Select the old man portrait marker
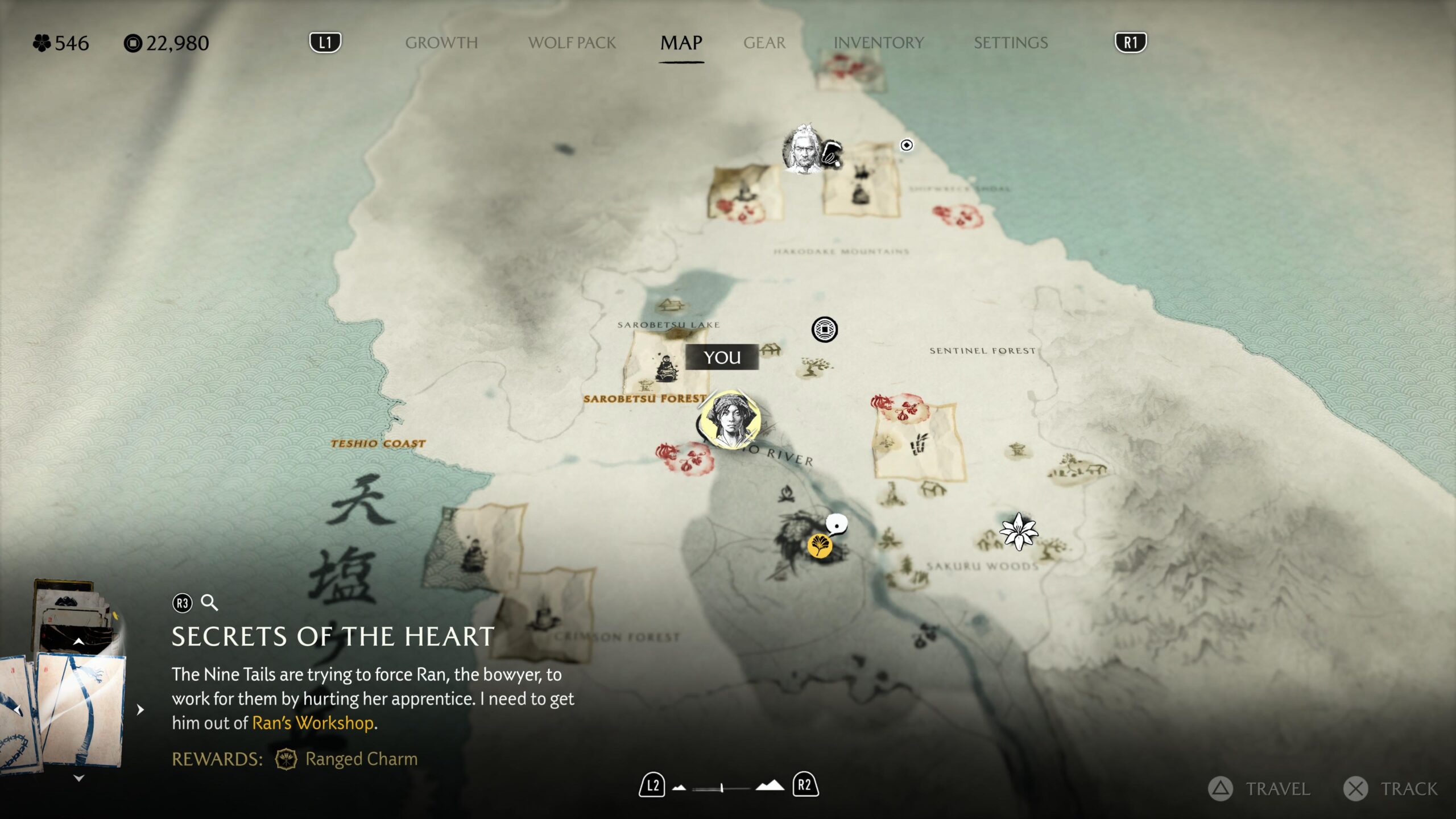The height and width of the screenshot is (819, 1456). tap(803, 149)
